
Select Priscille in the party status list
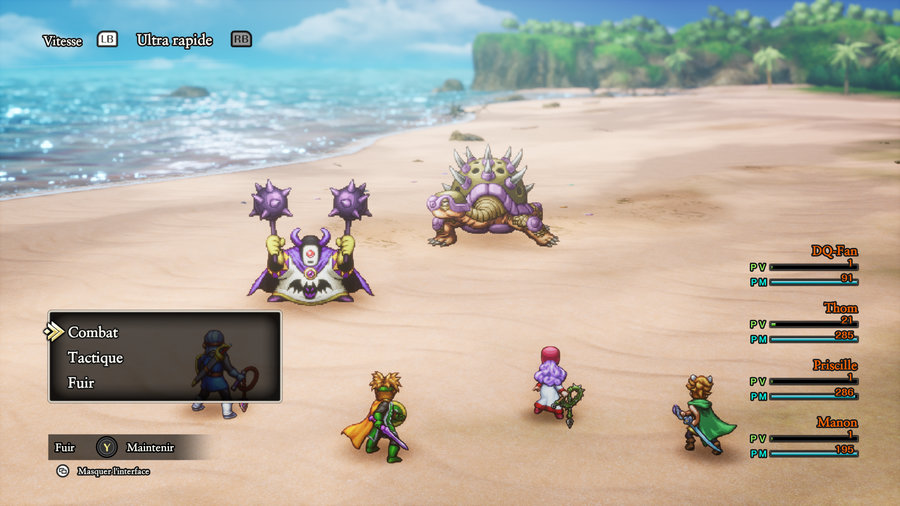point(834,365)
